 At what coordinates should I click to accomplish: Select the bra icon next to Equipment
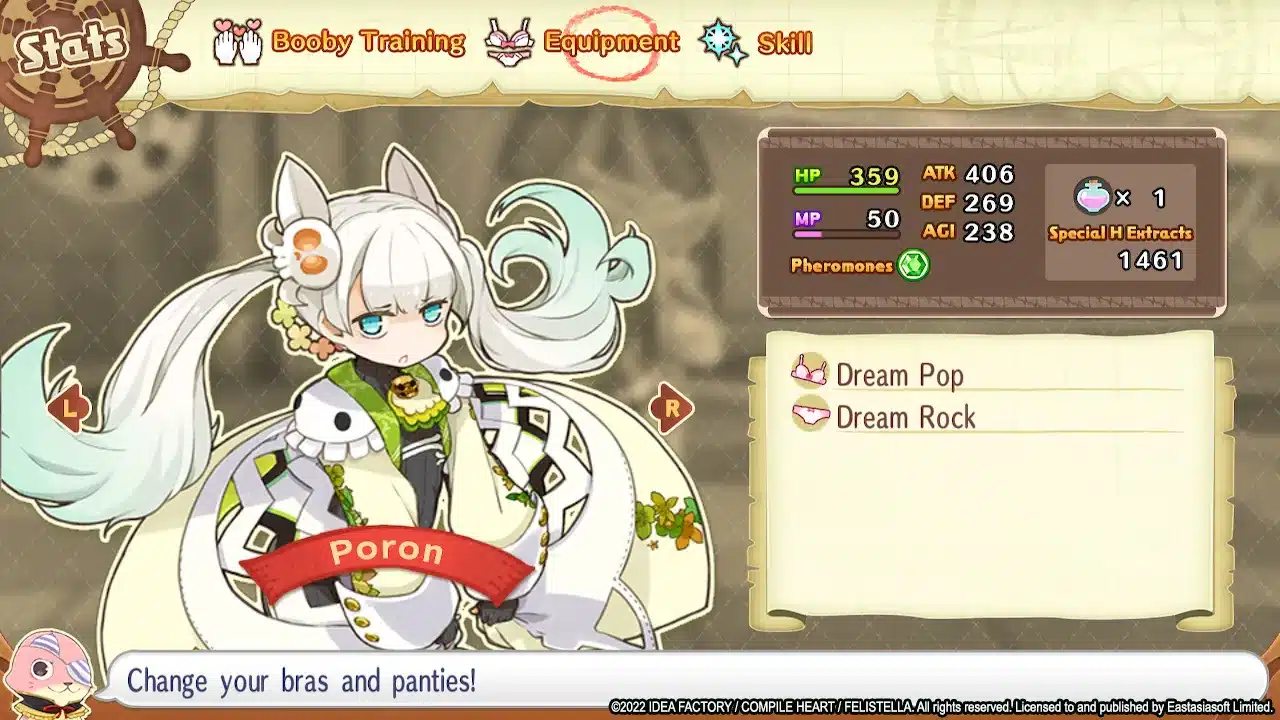[512, 42]
